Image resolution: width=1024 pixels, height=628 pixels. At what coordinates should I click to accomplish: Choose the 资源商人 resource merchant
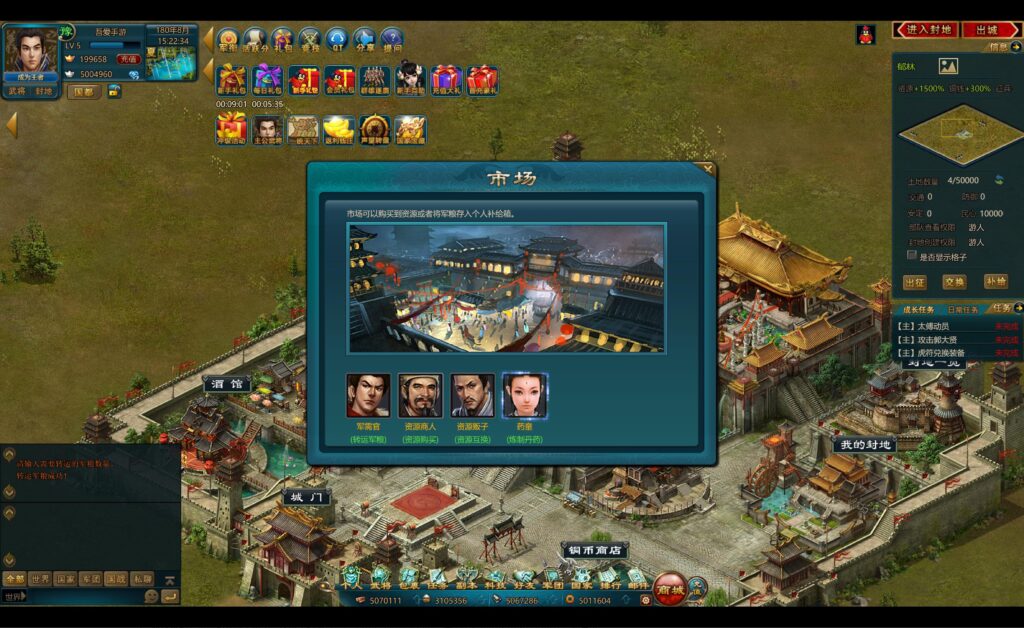pos(420,395)
